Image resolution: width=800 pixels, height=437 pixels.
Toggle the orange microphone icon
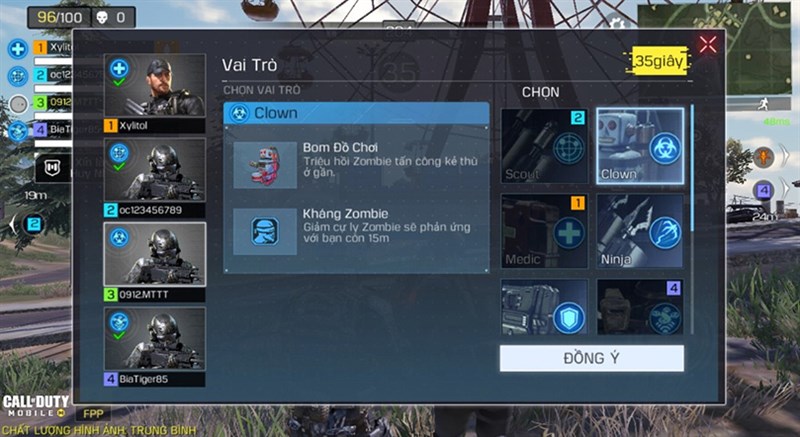click(x=764, y=157)
